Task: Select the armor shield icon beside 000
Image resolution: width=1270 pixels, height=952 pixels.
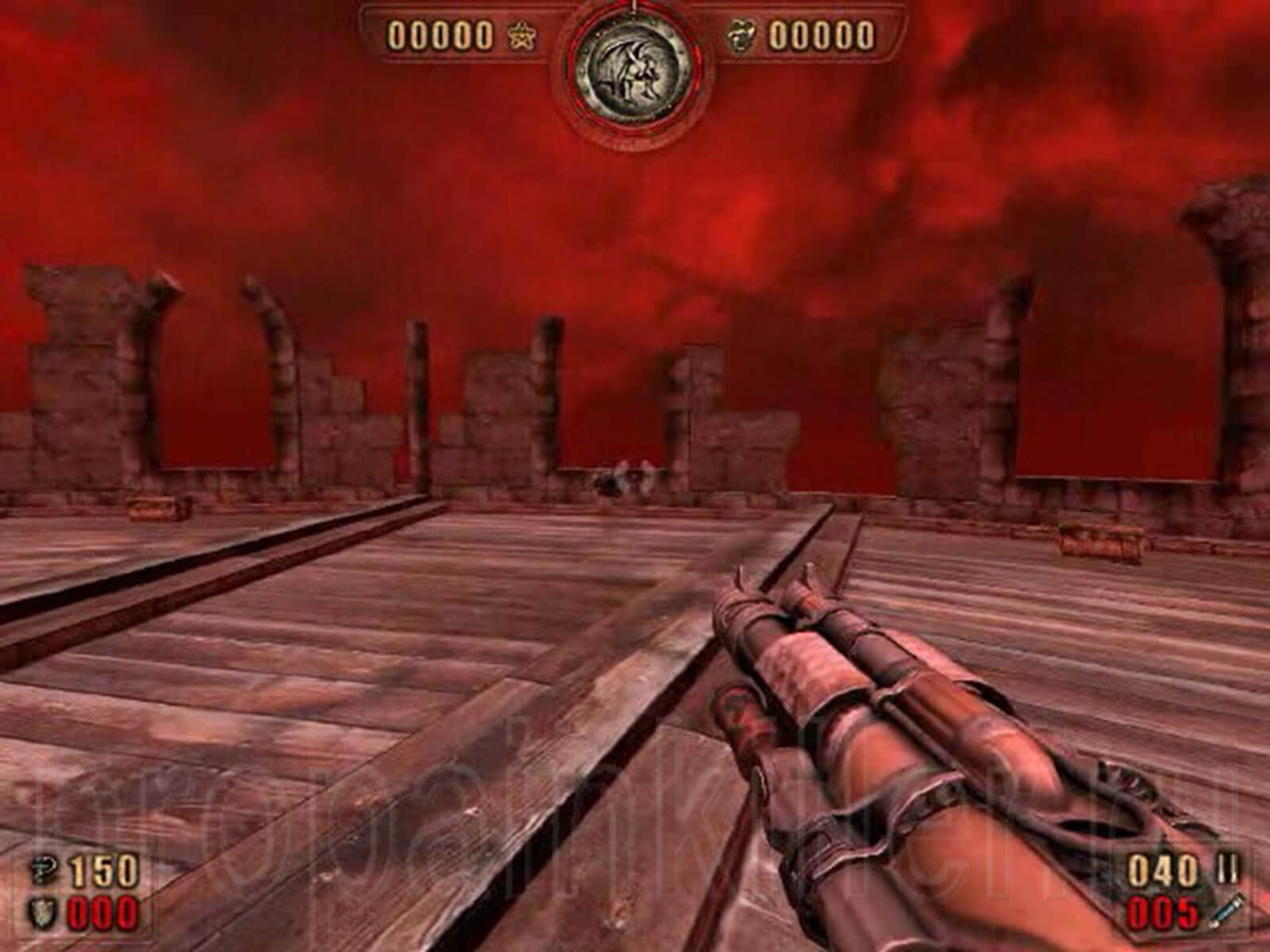Action: (x=41, y=912)
